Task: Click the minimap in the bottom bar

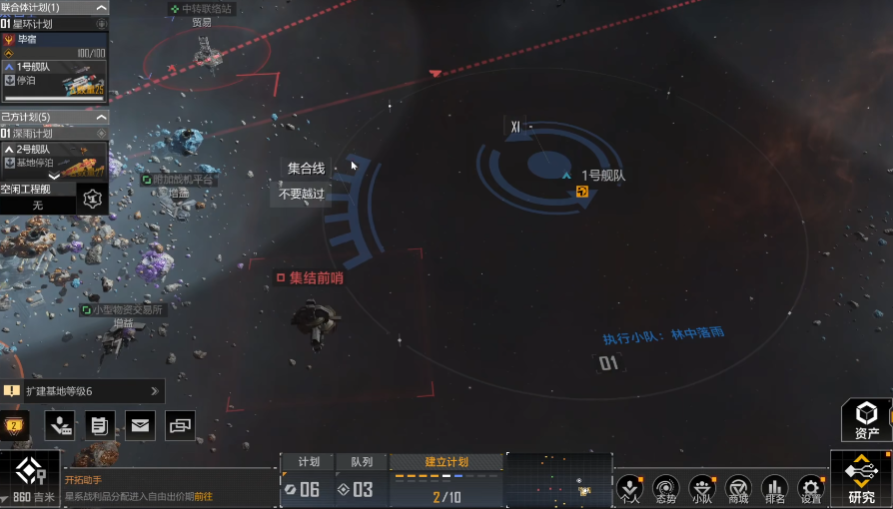Action: coord(558,478)
